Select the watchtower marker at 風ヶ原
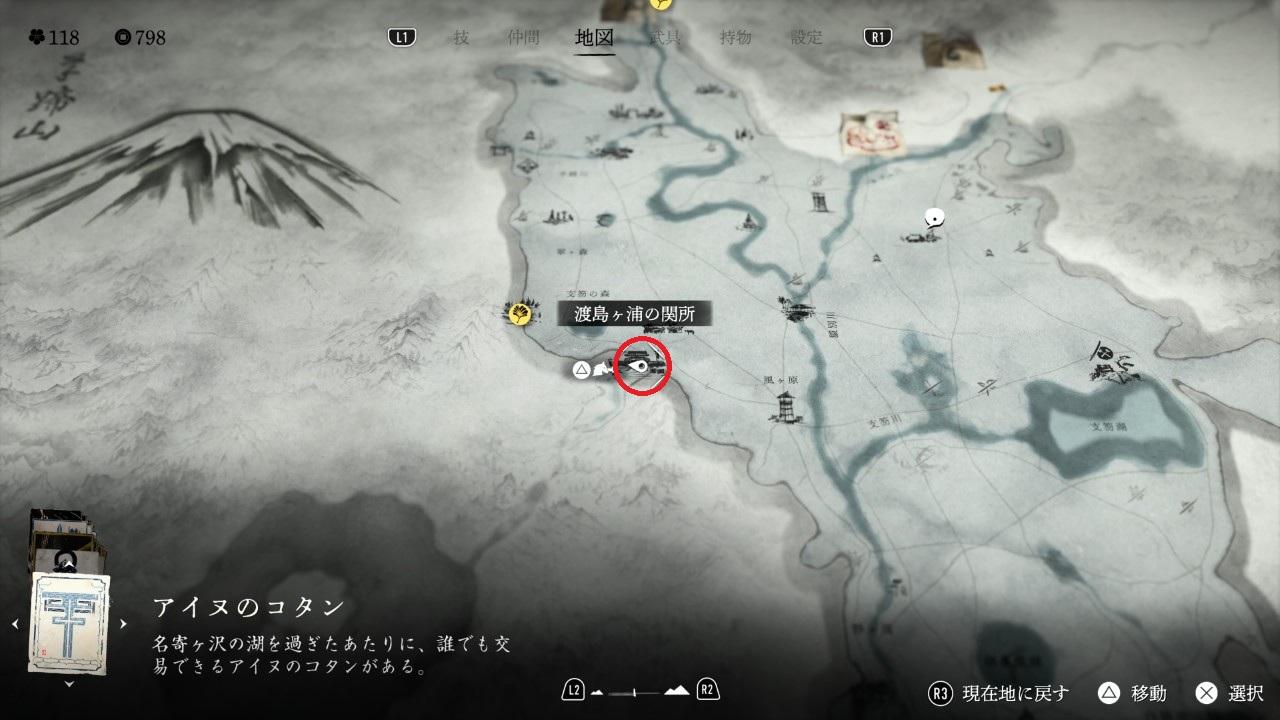Viewport: 1280px width, 720px height. click(787, 405)
